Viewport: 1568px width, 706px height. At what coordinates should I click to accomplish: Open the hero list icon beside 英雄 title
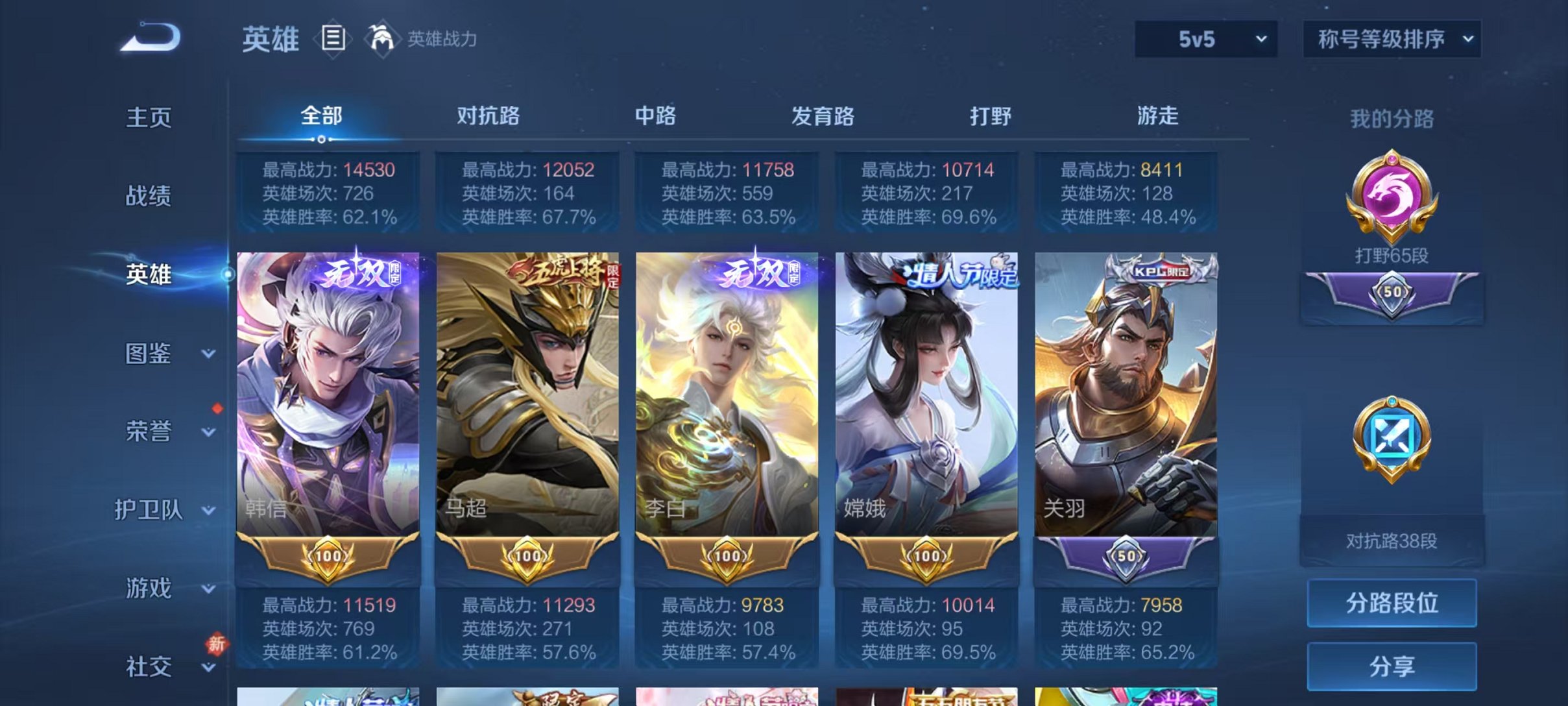(x=333, y=39)
